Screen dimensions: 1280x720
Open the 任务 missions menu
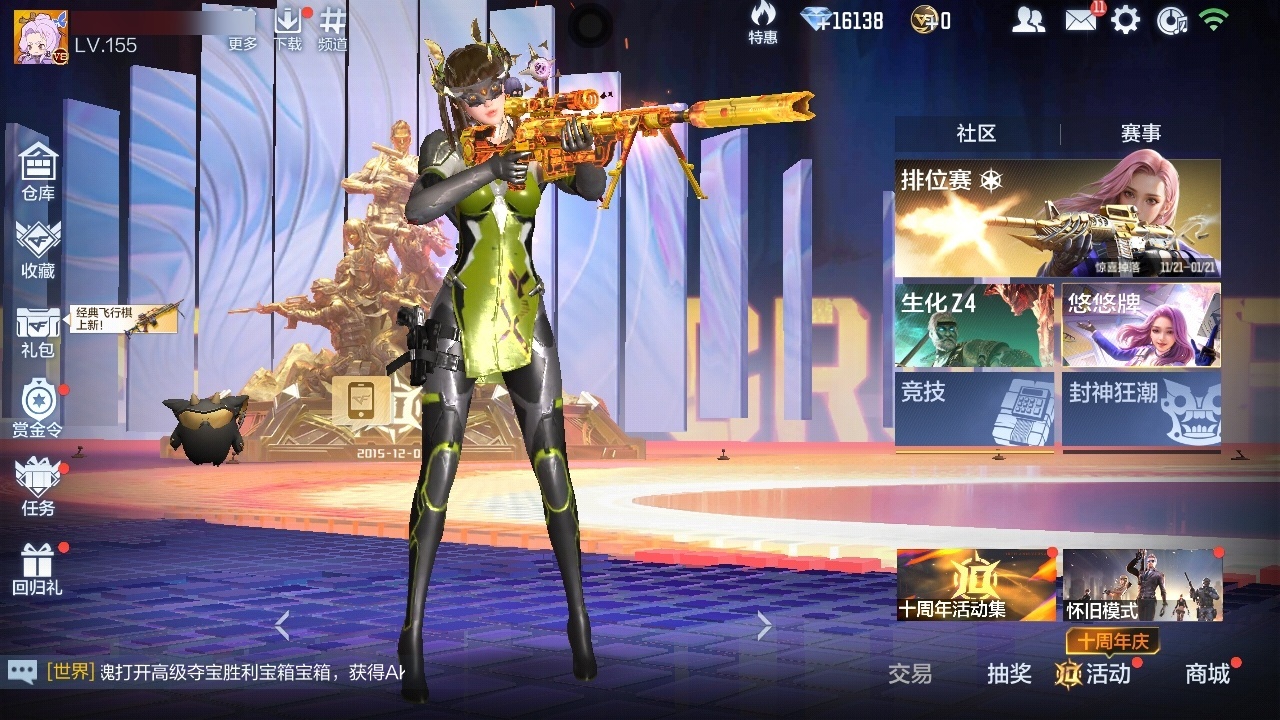pos(38,486)
